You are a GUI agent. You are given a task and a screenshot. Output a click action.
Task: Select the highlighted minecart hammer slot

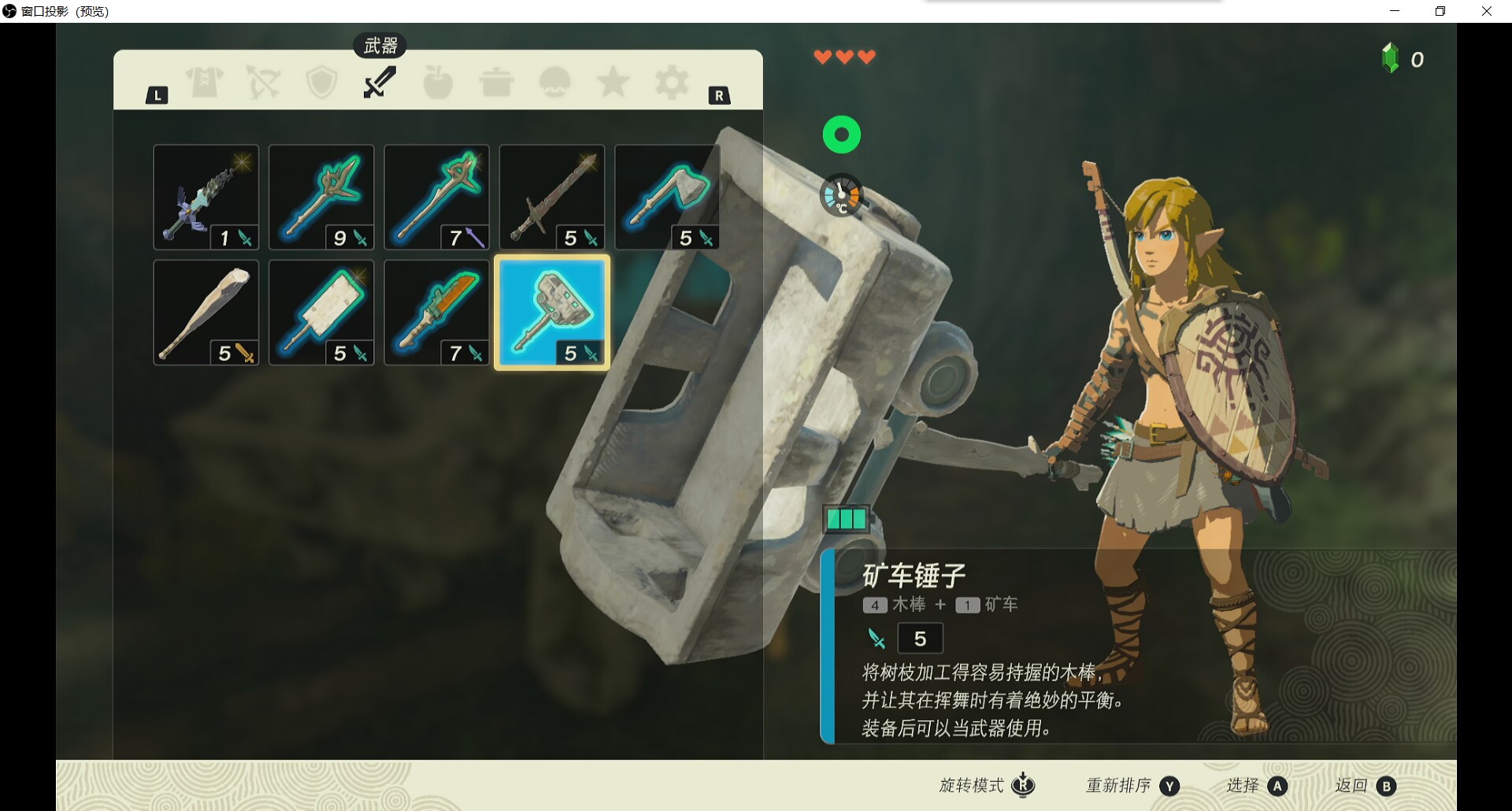click(552, 313)
